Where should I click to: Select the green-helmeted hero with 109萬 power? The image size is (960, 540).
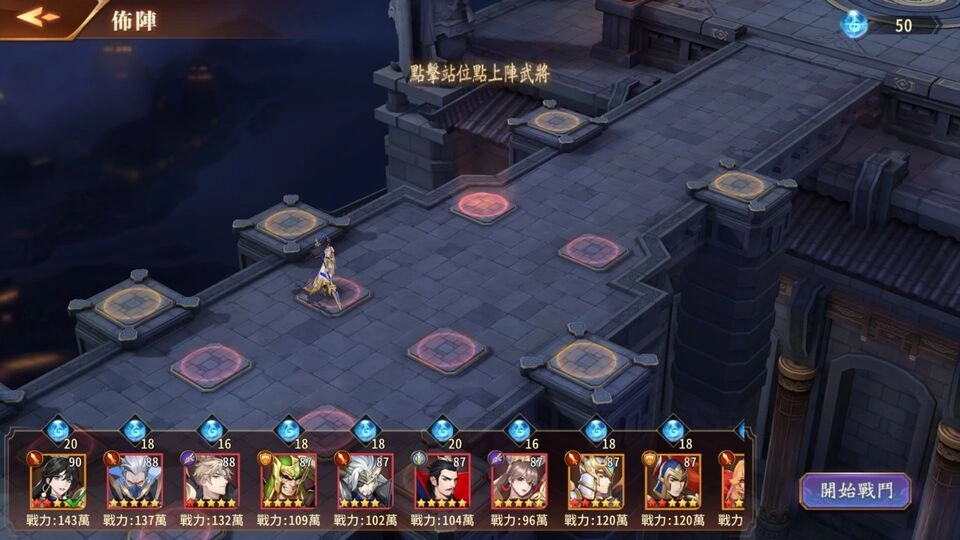coord(288,481)
